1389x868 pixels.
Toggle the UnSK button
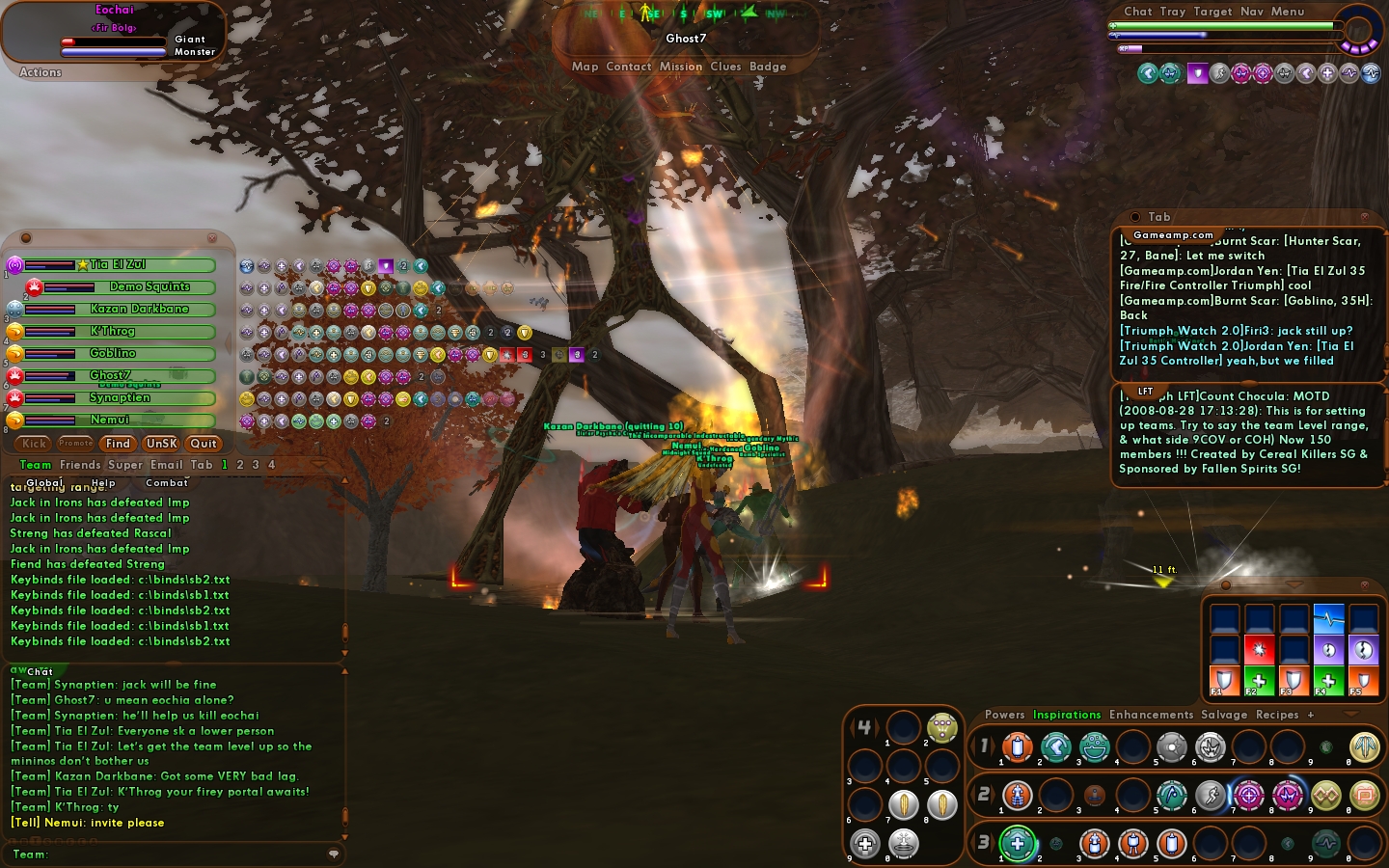pos(161,444)
